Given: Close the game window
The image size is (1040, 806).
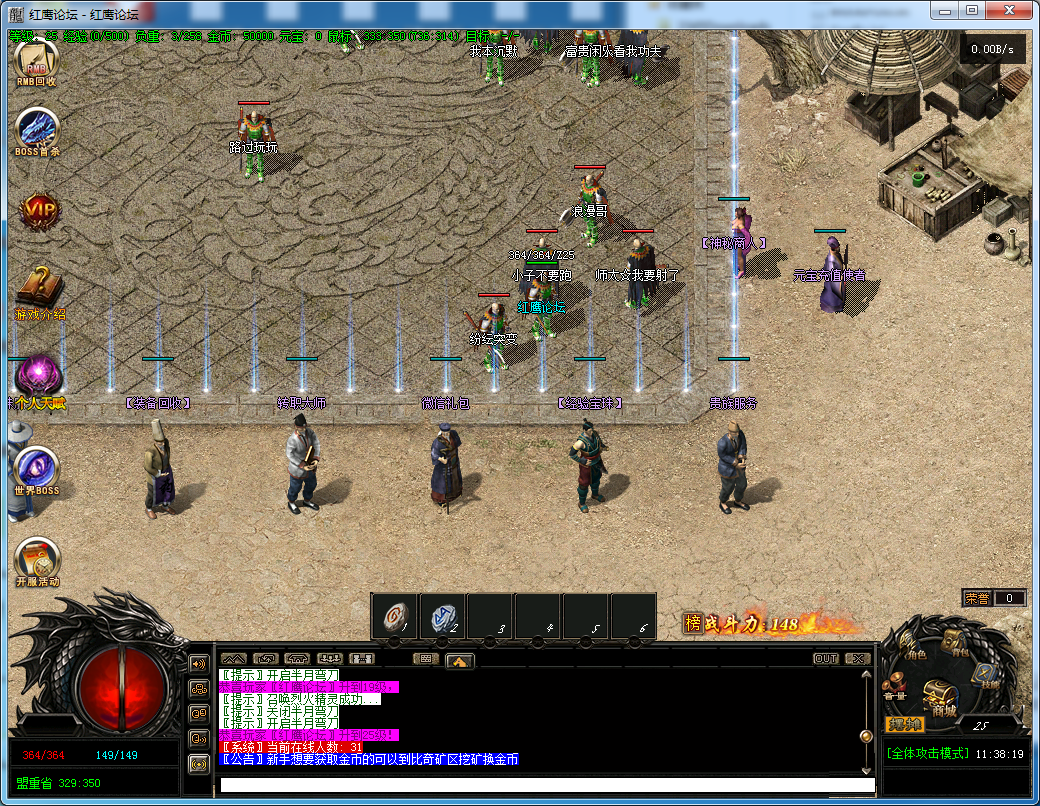Looking at the screenshot, I should [x=1009, y=10].
